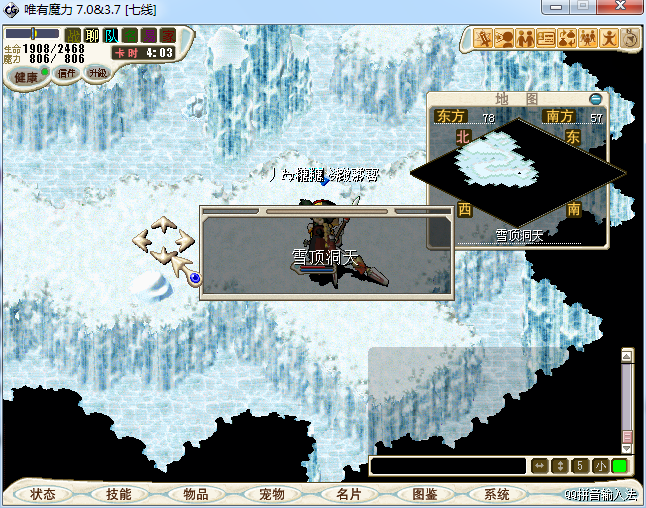
Task: Click the two-people team action icon
Action: click(525, 39)
